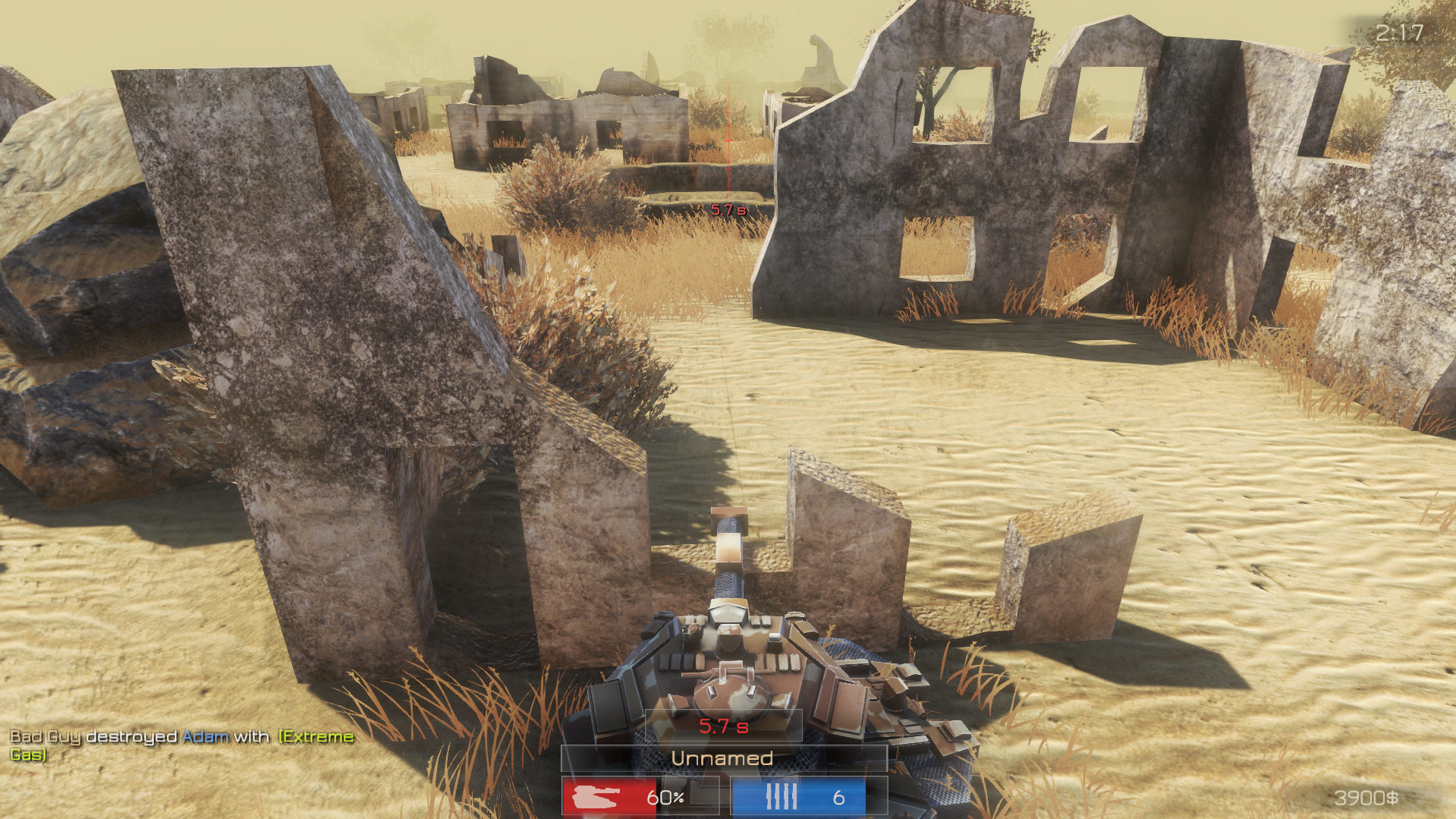This screenshot has height=819, width=1456.
Task: Select the first shell icon in the ammo bar
Action: [770, 798]
